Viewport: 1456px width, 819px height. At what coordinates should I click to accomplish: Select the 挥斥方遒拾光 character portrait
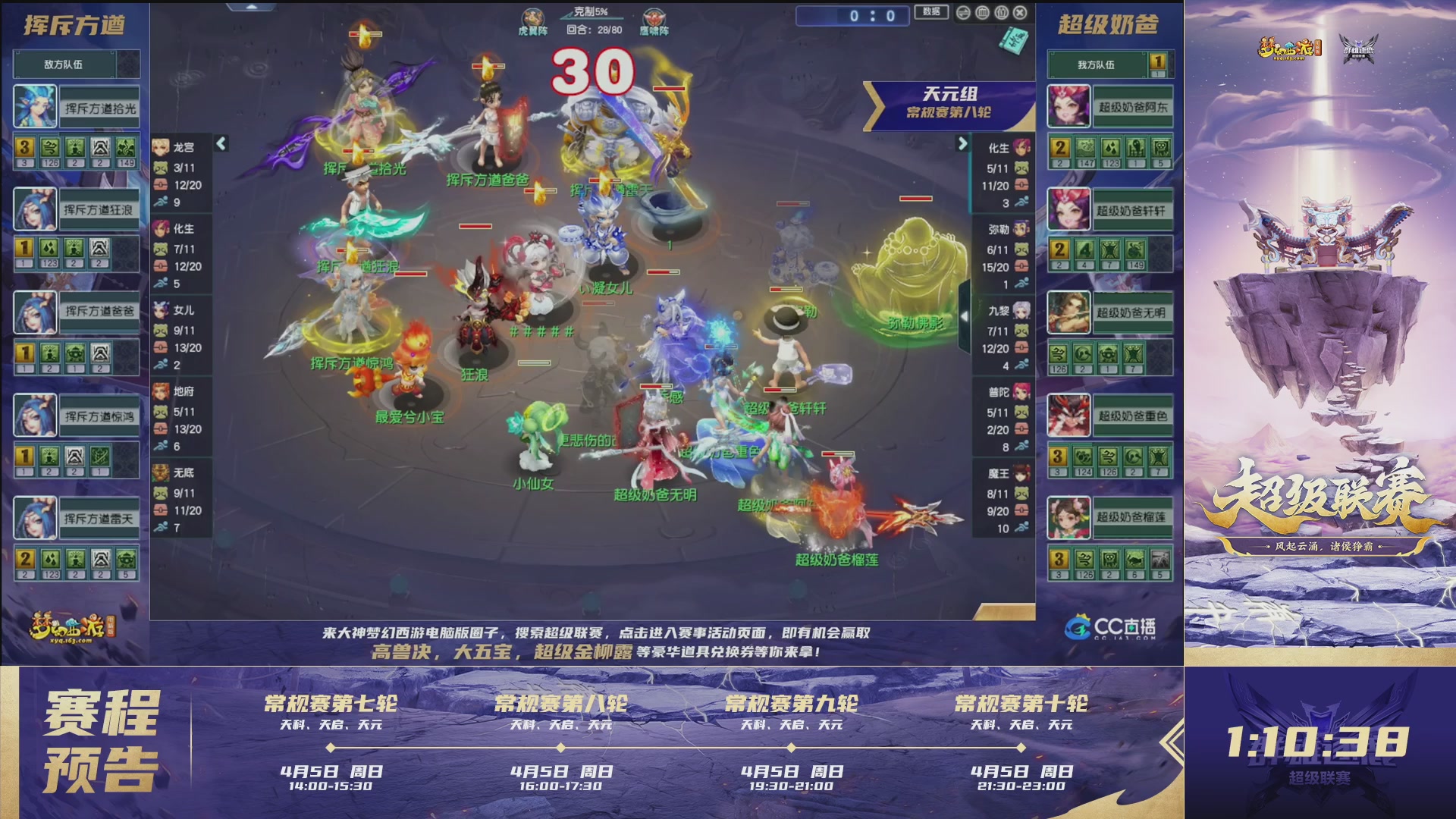tap(36, 106)
